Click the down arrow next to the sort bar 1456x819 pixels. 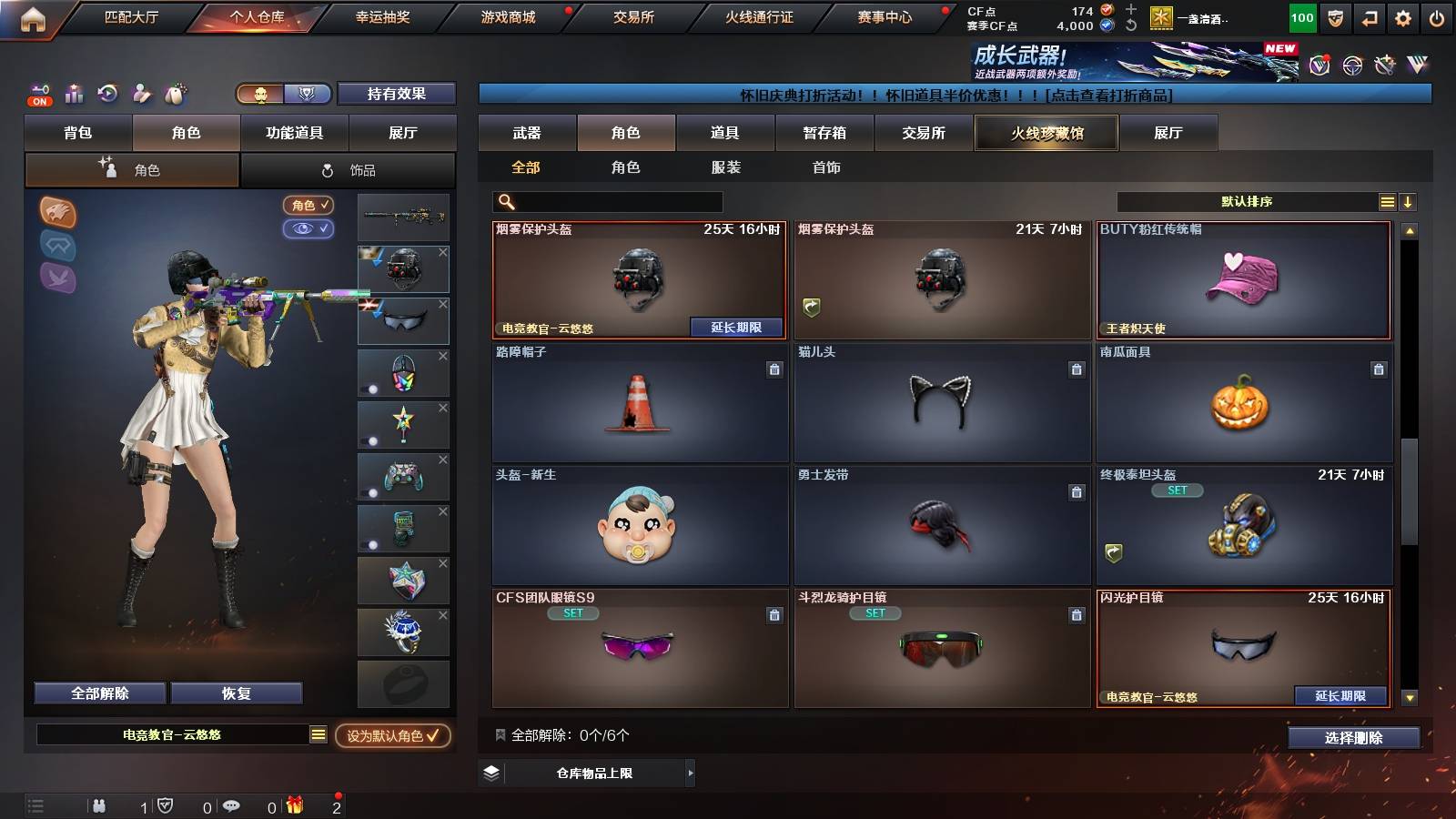coord(1409,201)
